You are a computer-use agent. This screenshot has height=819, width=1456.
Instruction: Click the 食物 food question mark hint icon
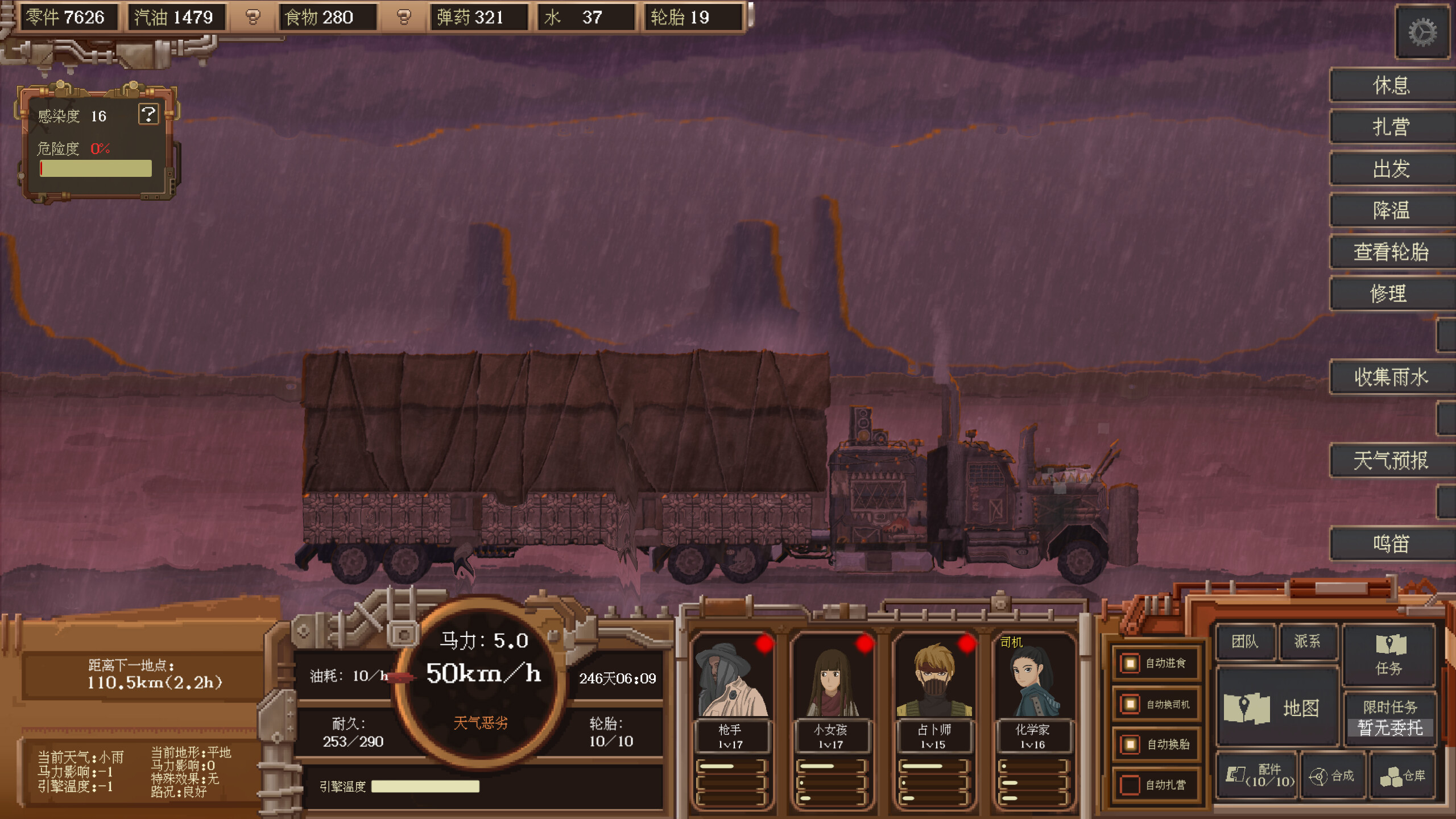[404, 18]
